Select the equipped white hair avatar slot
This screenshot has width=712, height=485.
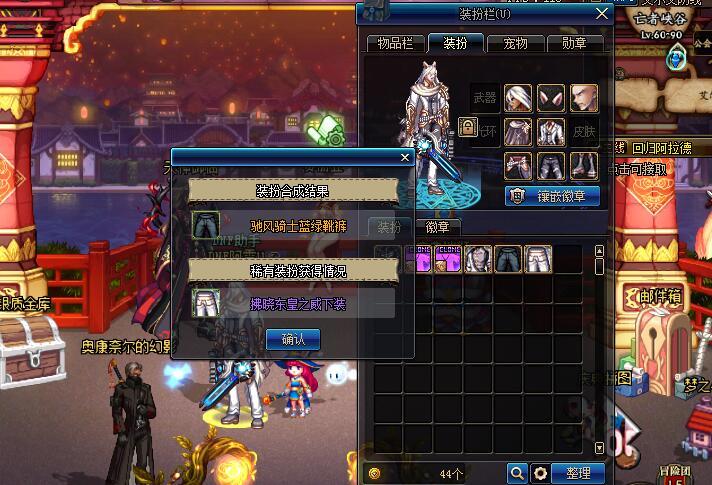[x=518, y=98]
